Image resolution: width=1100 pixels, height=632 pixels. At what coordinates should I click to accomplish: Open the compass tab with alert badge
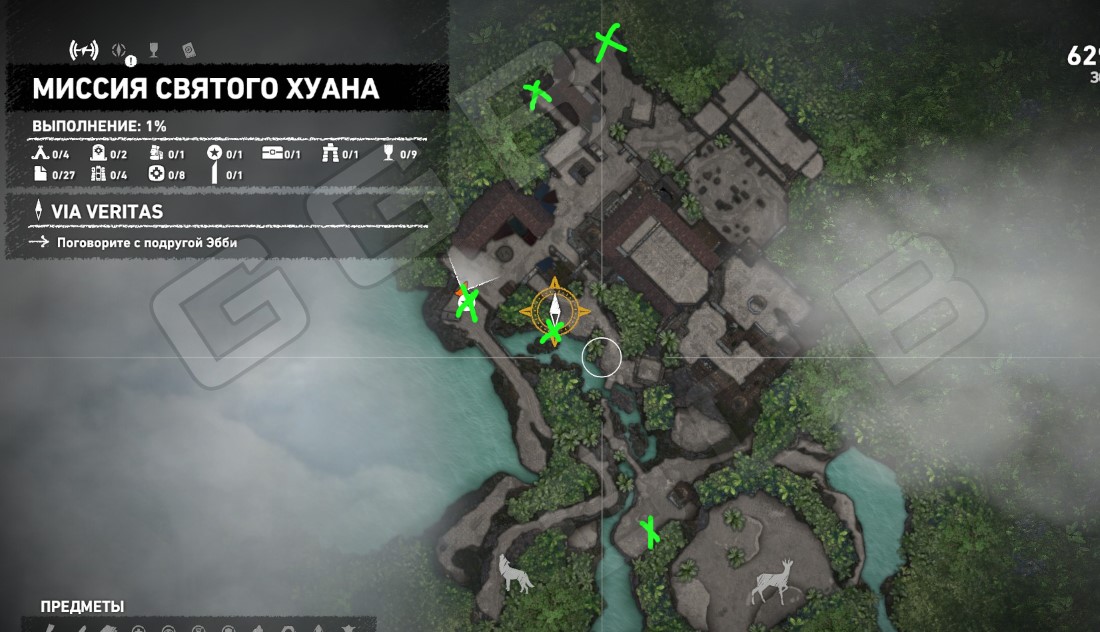pyautogui.click(x=121, y=50)
